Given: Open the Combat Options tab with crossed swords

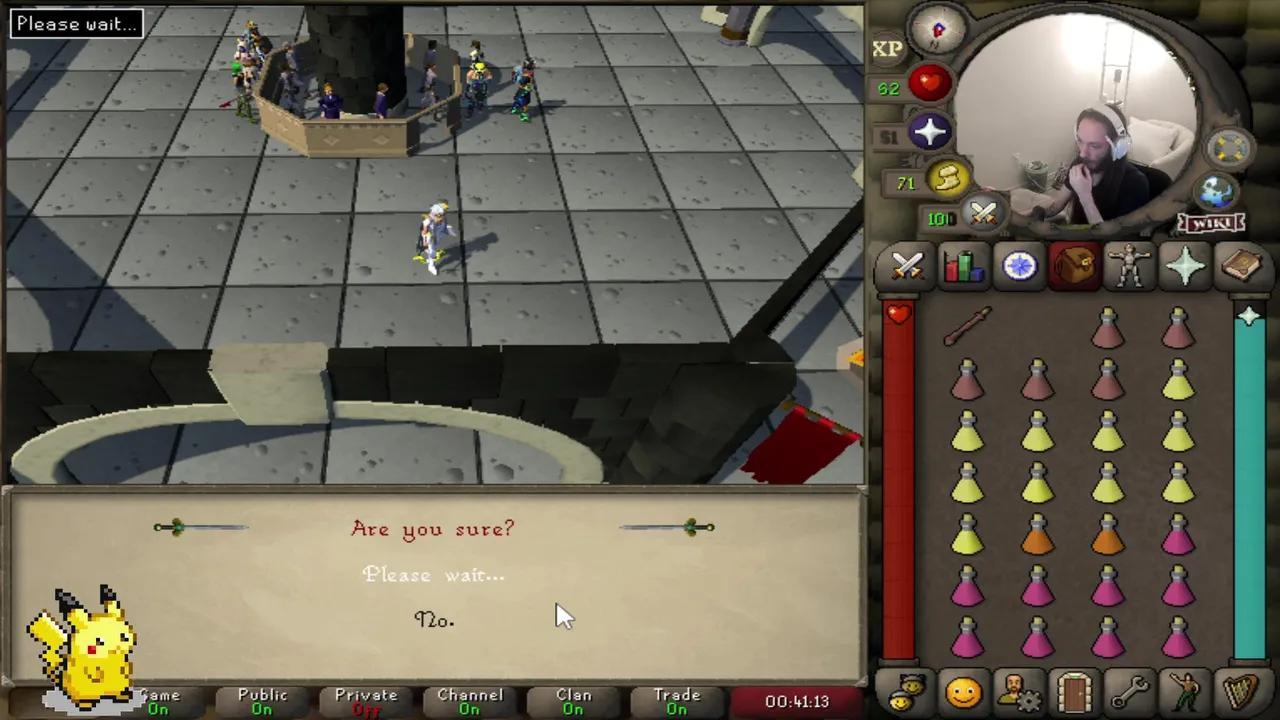Looking at the screenshot, I should [x=906, y=264].
